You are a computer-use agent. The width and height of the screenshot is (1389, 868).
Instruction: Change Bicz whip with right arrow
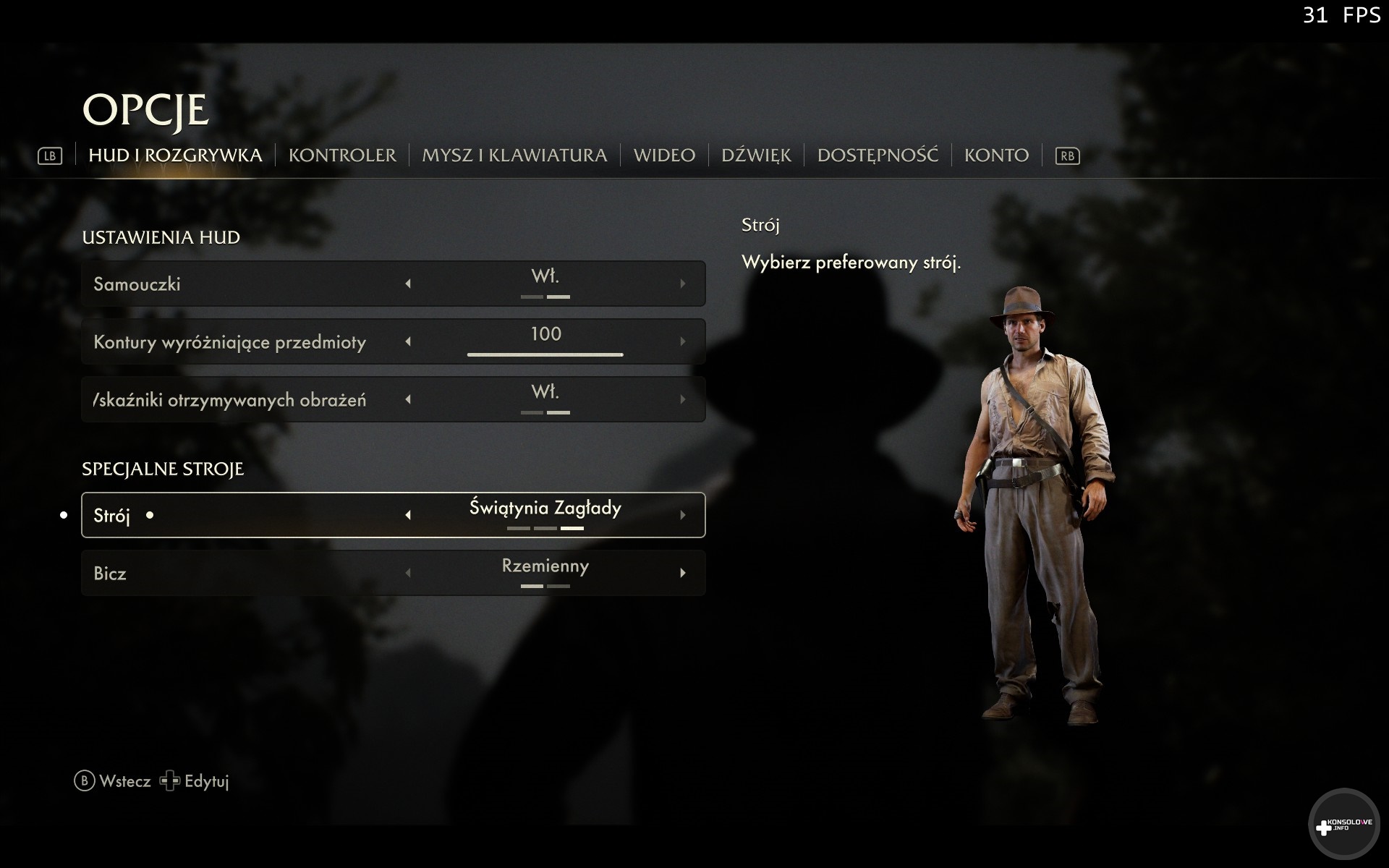pos(682,573)
